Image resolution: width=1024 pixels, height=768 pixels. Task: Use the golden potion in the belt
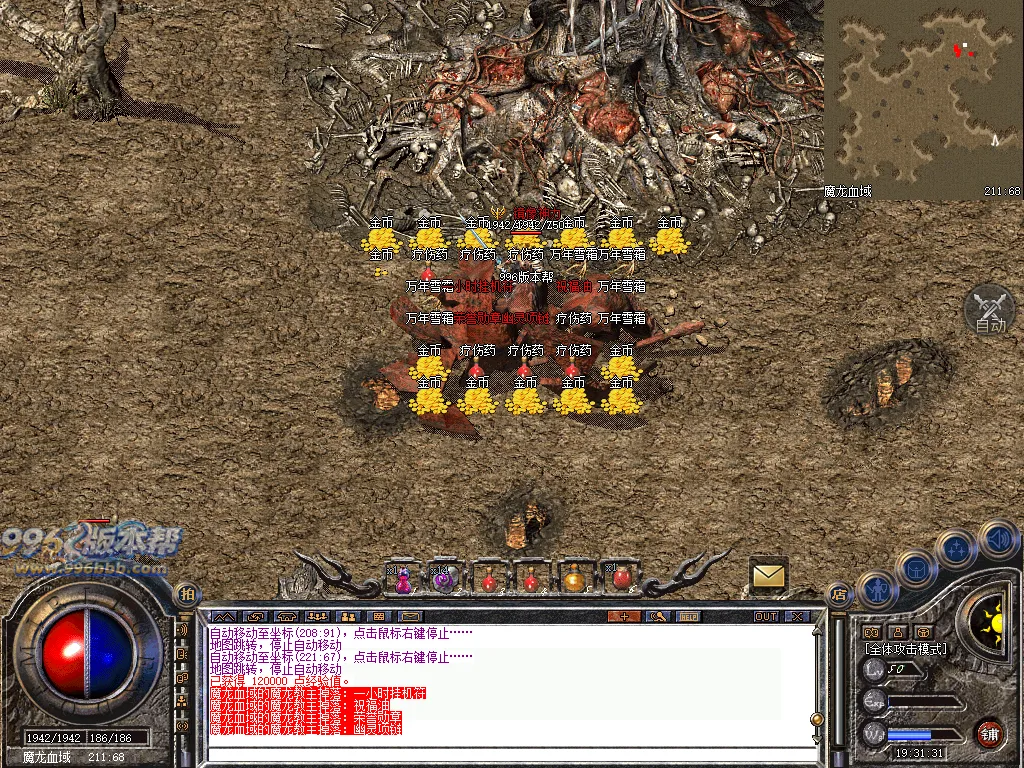tap(574, 579)
